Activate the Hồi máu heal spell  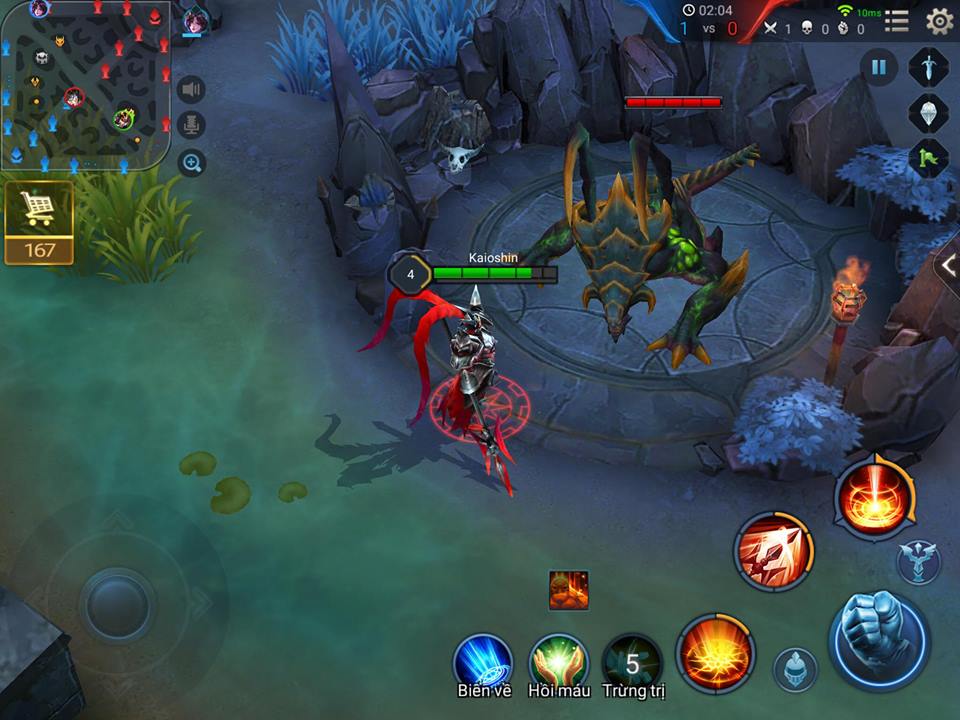pos(558,663)
